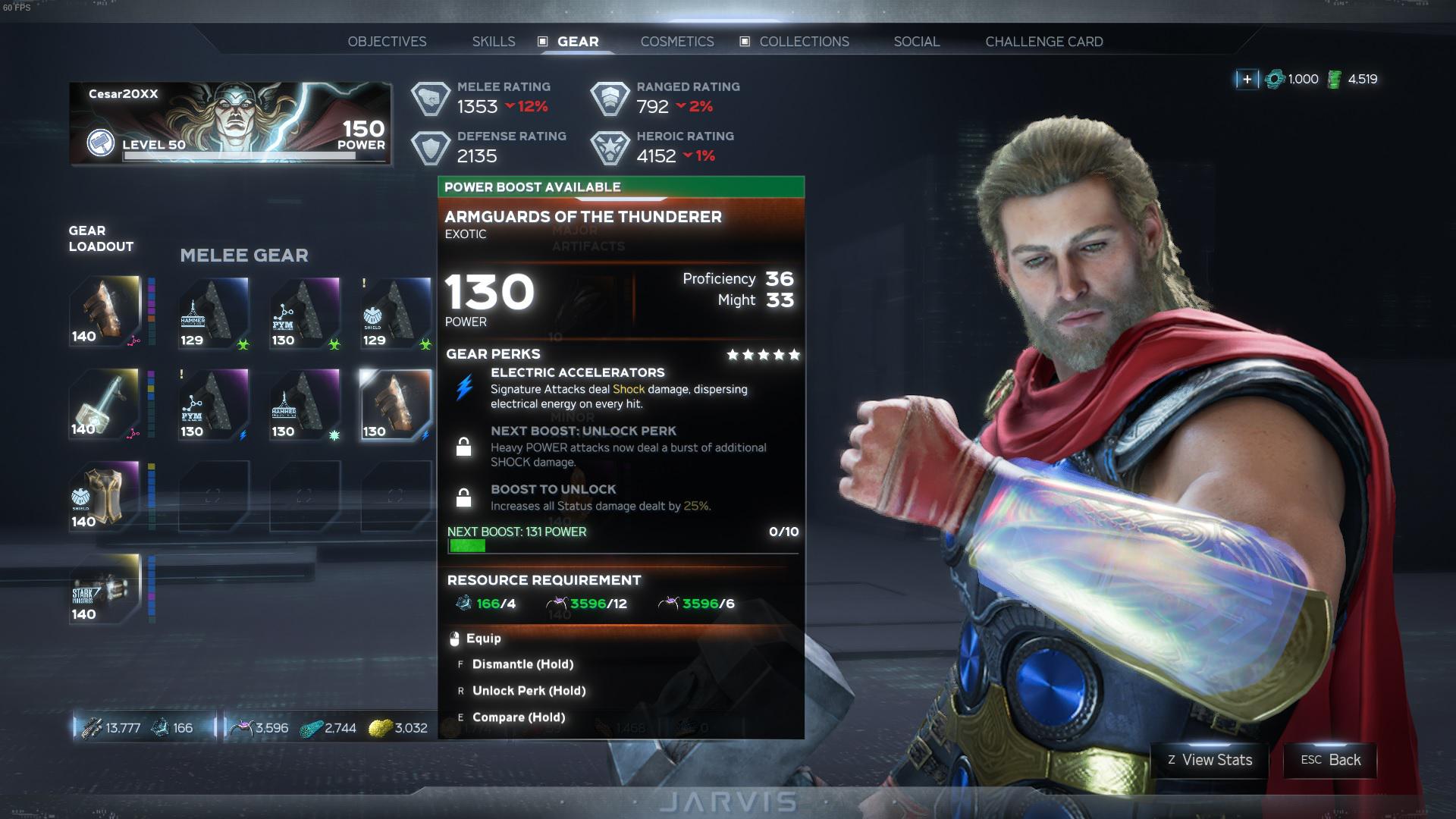
Task: Switch to the Cosmetics tab
Action: 677,42
